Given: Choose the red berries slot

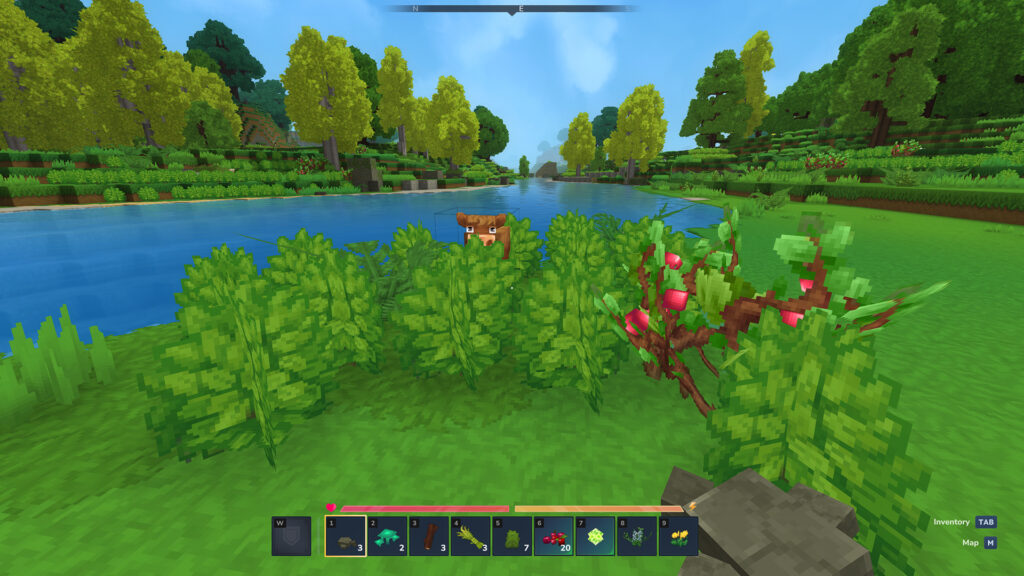Looking at the screenshot, I should point(553,537).
